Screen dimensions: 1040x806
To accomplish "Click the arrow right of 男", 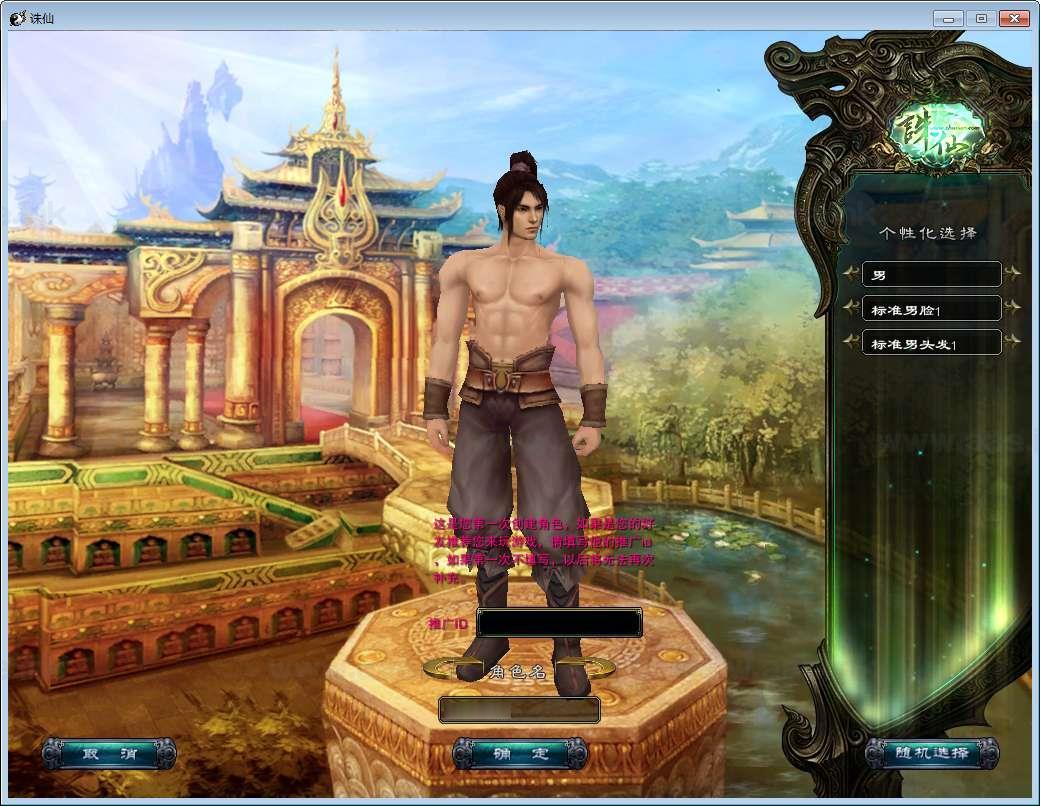I will click(x=1012, y=273).
